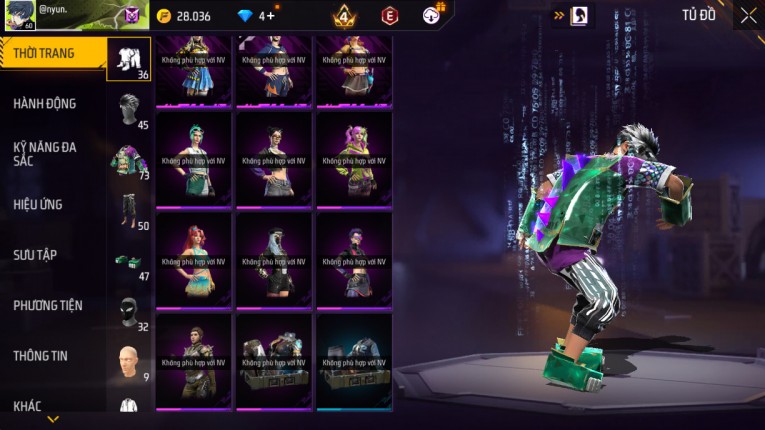Open the gift download icon
Image resolution: width=765 pixels, height=430 pixels.
[x=432, y=15]
